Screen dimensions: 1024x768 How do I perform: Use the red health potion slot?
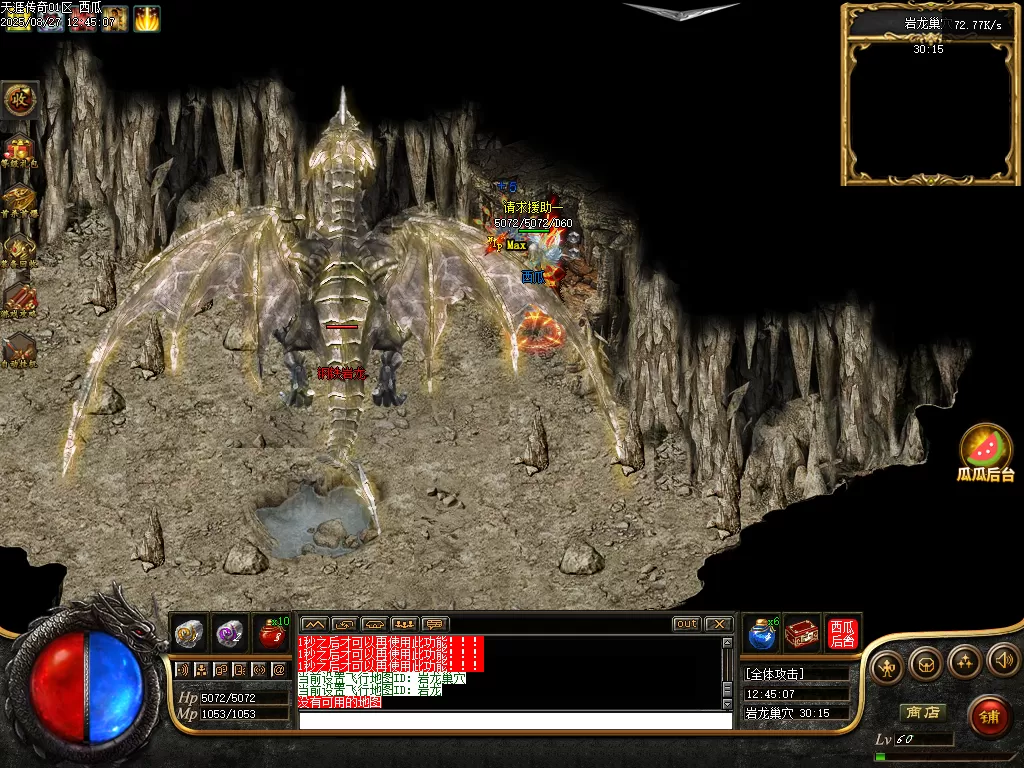coord(271,633)
